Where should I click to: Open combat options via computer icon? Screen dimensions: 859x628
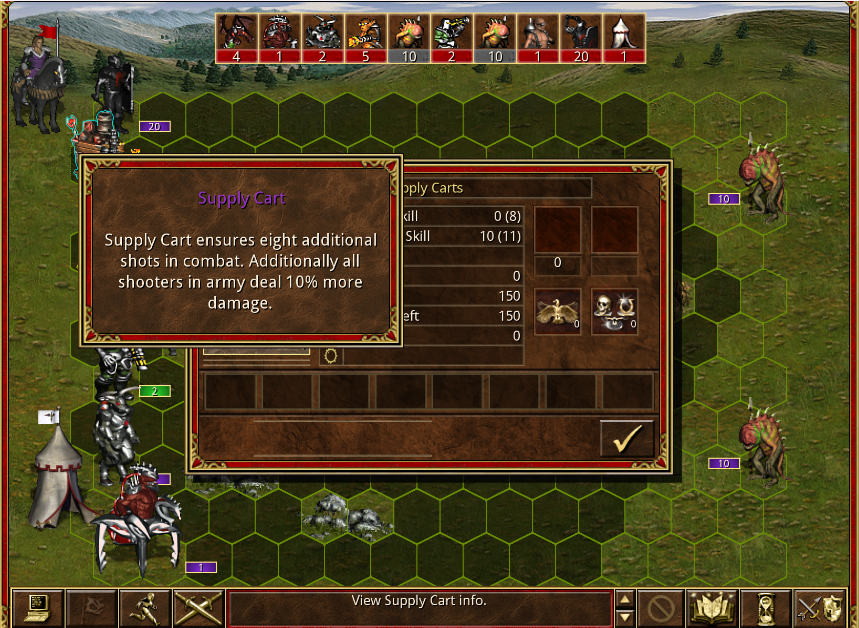tap(37, 608)
